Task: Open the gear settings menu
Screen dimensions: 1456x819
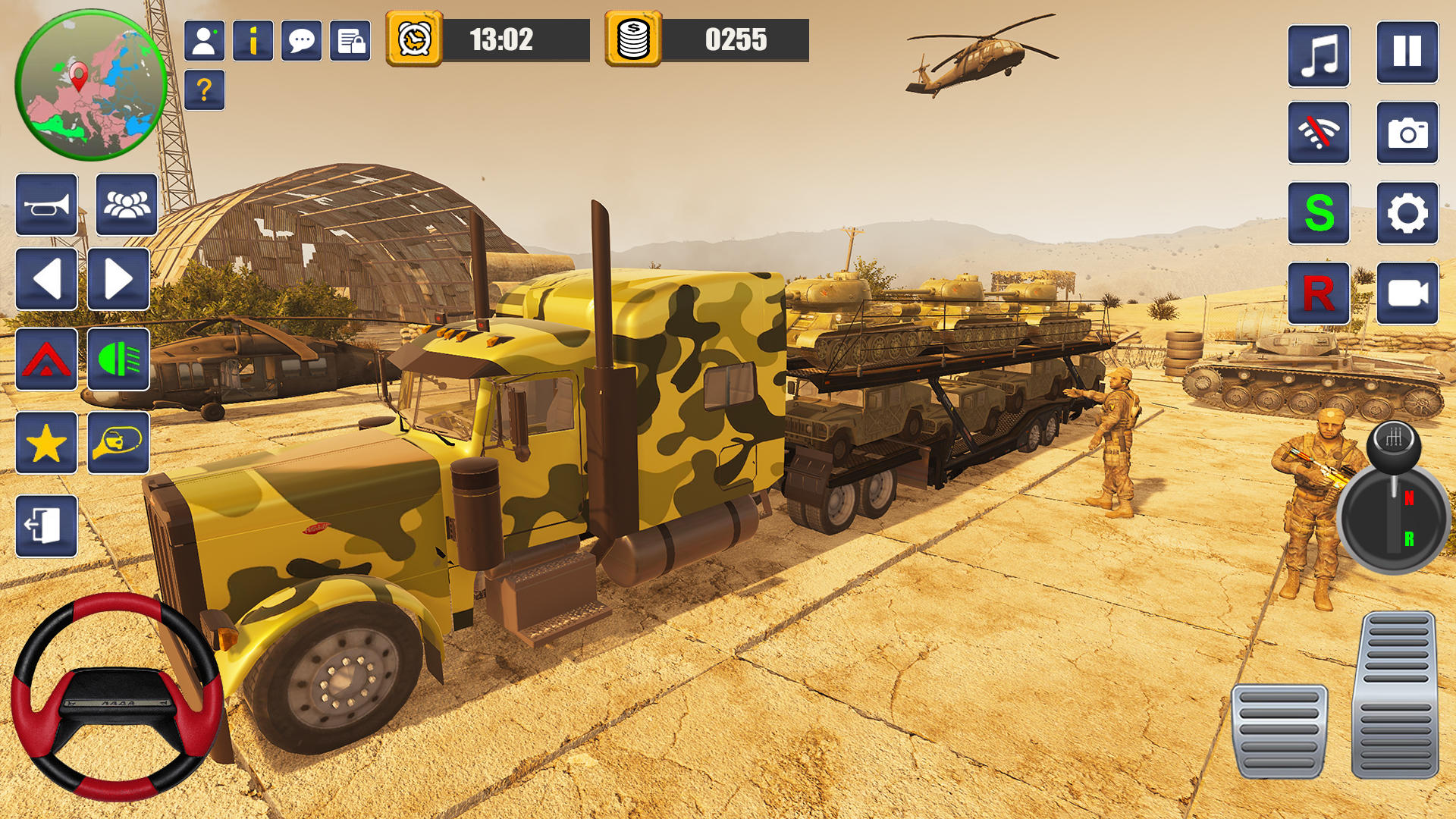Action: (x=1407, y=213)
